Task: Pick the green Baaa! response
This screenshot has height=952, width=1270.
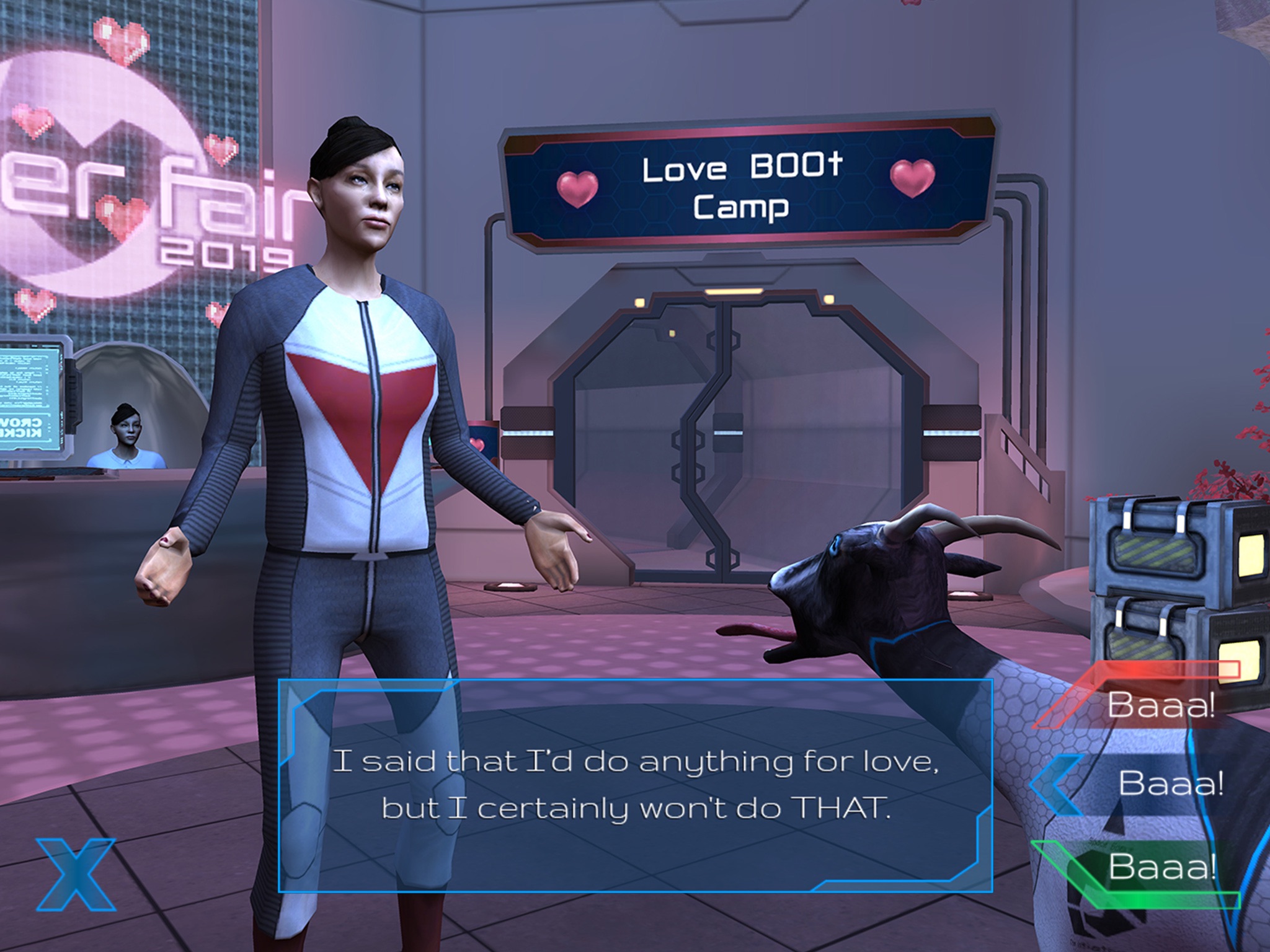Action: coord(1161,866)
